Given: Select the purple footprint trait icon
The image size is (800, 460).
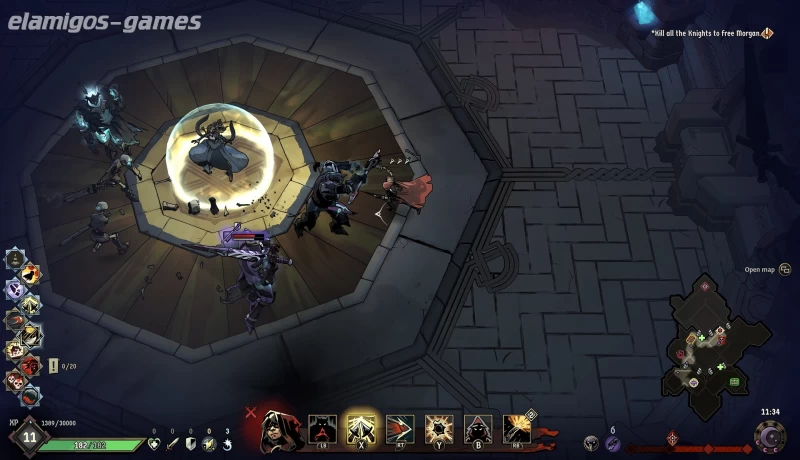Looking at the screenshot, I should coord(15,289).
